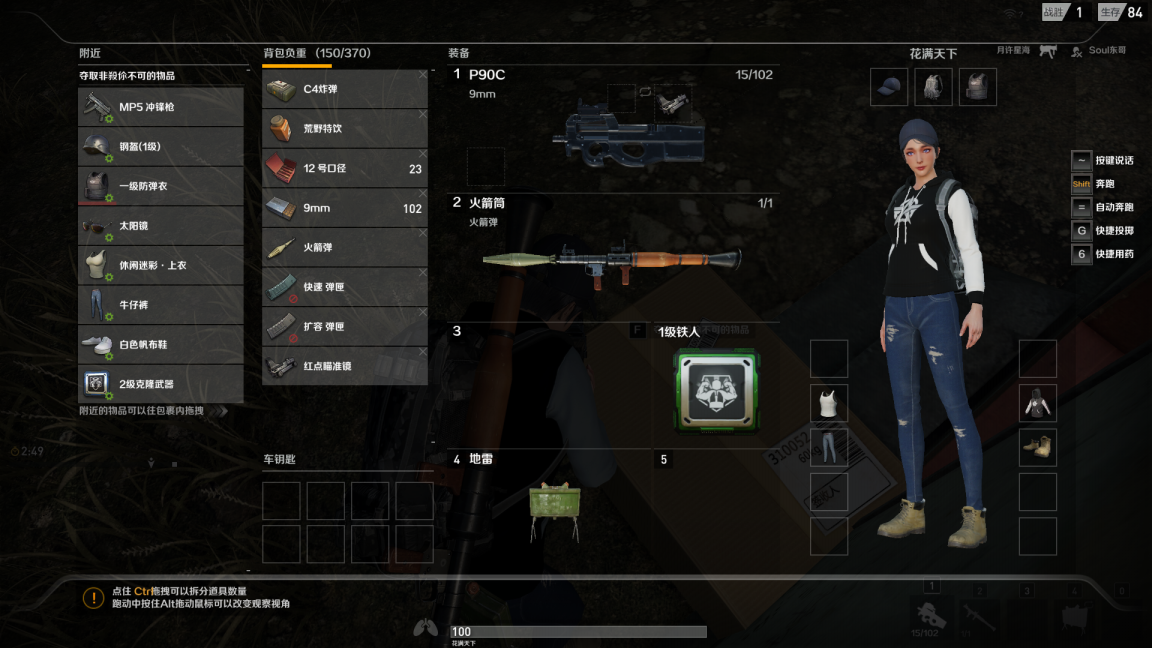The width and height of the screenshot is (1152, 648).
Task: Click the 火箭弹 rocket ammo row
Action: coord(344,248)
